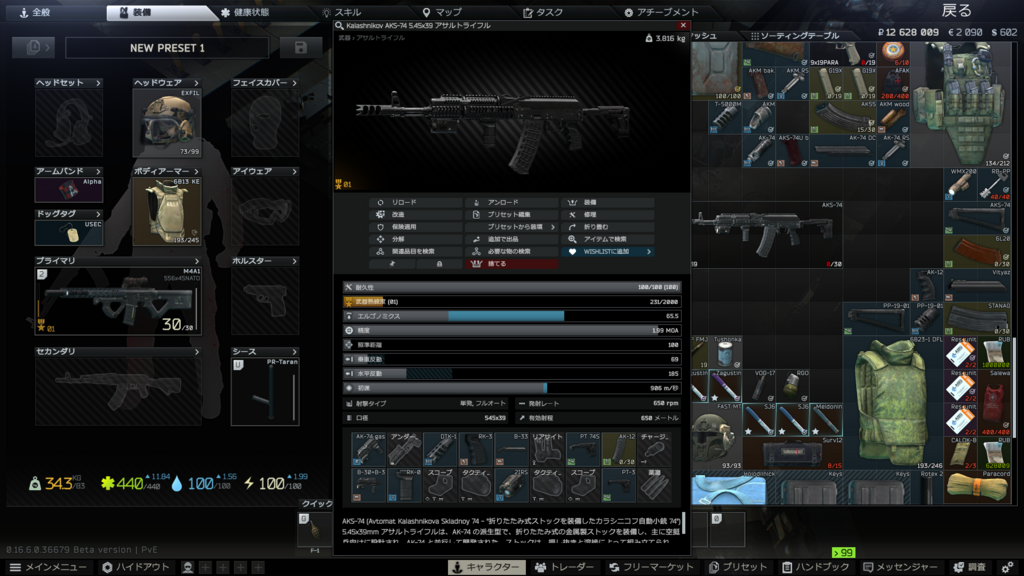Close the AKS-74 inspect window
1024x576 pixels.
pyautogui.click(x=683, y=26)
